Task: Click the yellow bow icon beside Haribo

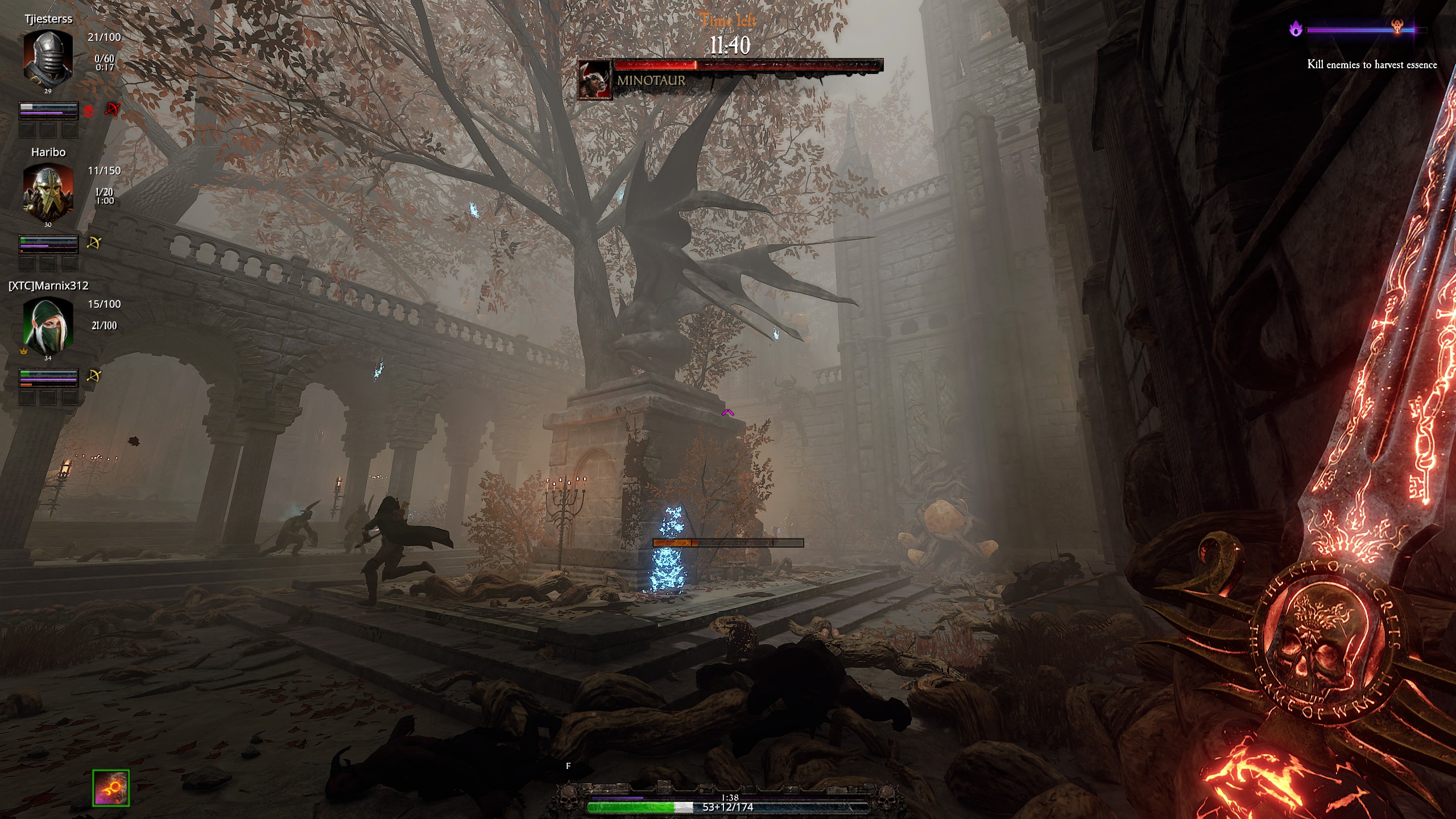Action: tap(94, 243)
